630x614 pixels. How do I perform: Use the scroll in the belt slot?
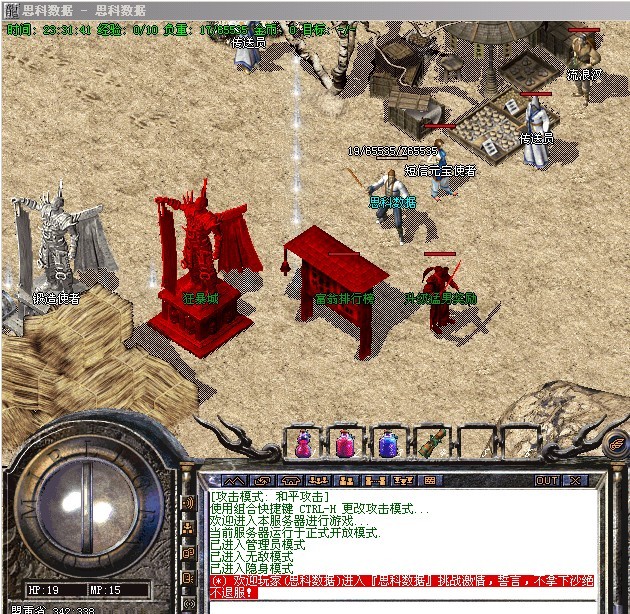click(433, 444)
